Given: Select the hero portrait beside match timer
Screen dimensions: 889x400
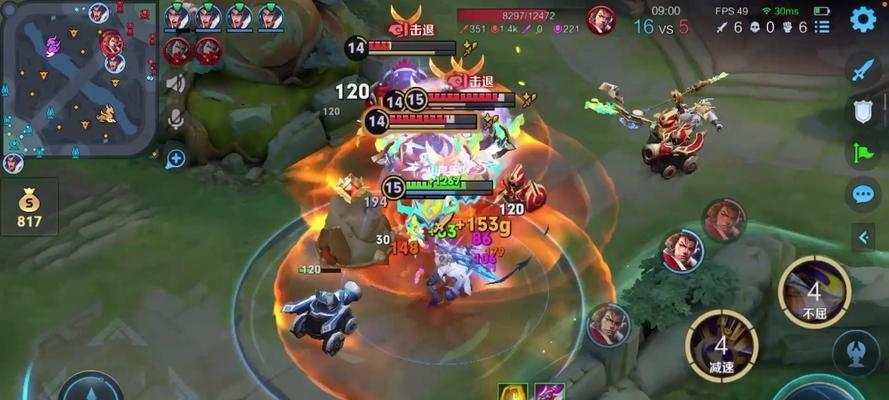Looking at the screenshot, I should (x=600, y=19).
